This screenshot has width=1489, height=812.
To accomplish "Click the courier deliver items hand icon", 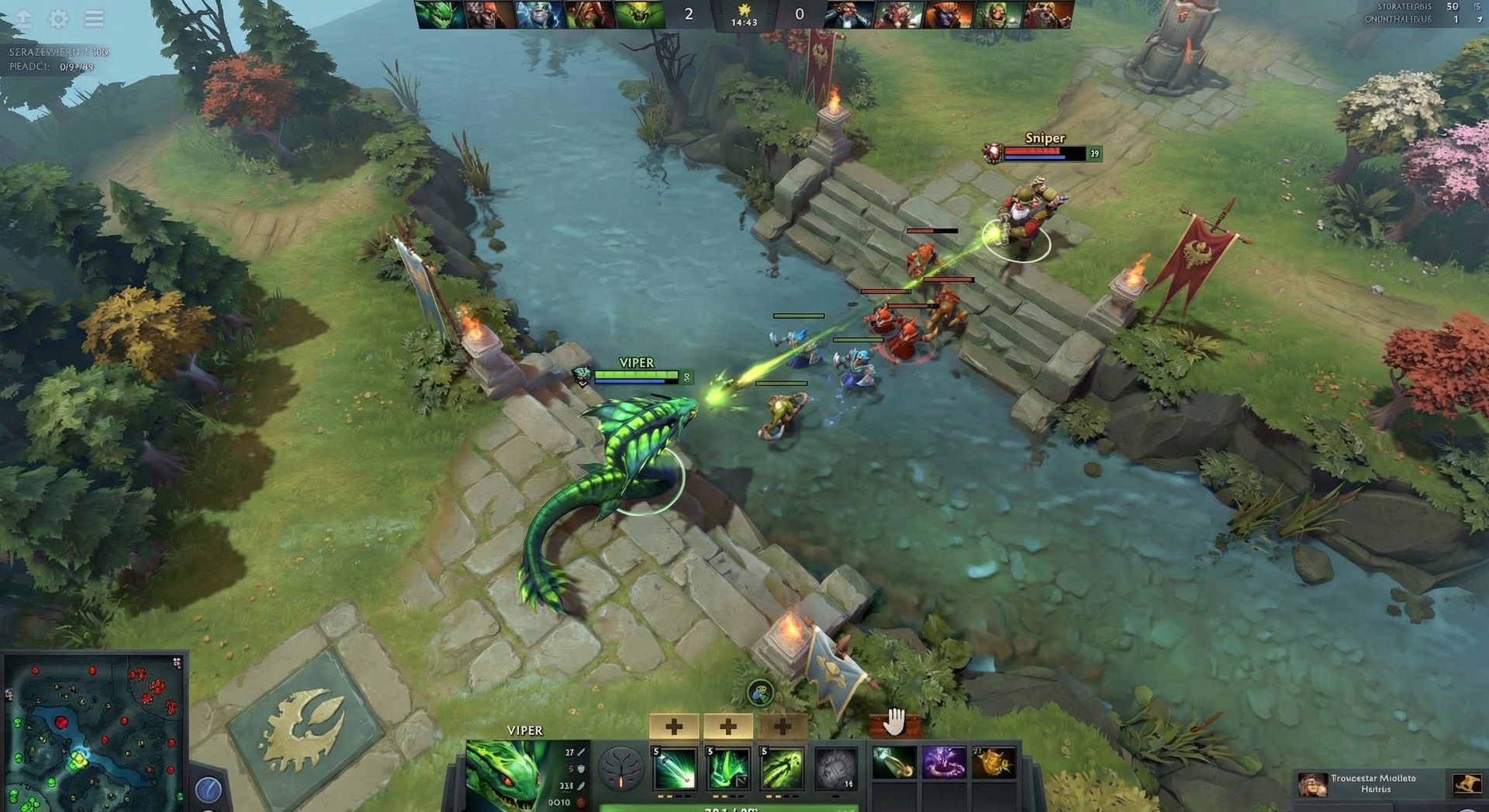I will pos(893,723).
